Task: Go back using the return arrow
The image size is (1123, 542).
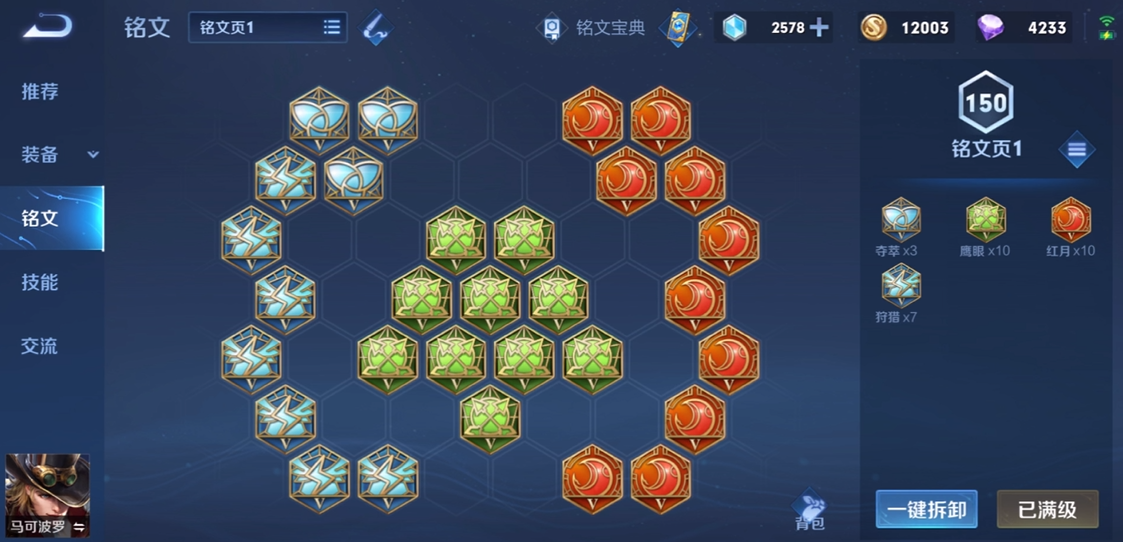Action: [x=48, y=26]
